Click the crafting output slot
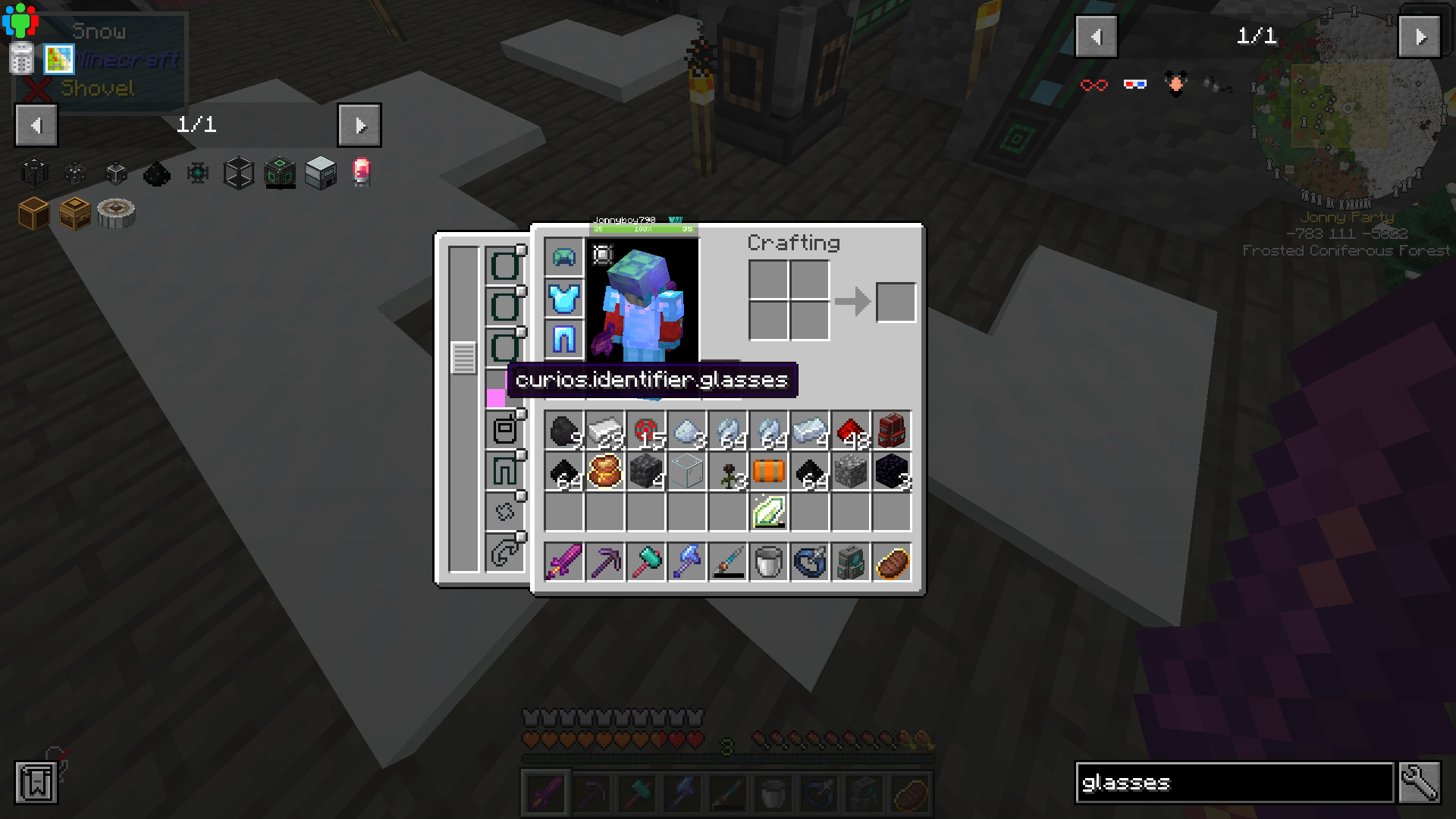The height and width of the screenshot is (819, 1456). pos(896,302)
